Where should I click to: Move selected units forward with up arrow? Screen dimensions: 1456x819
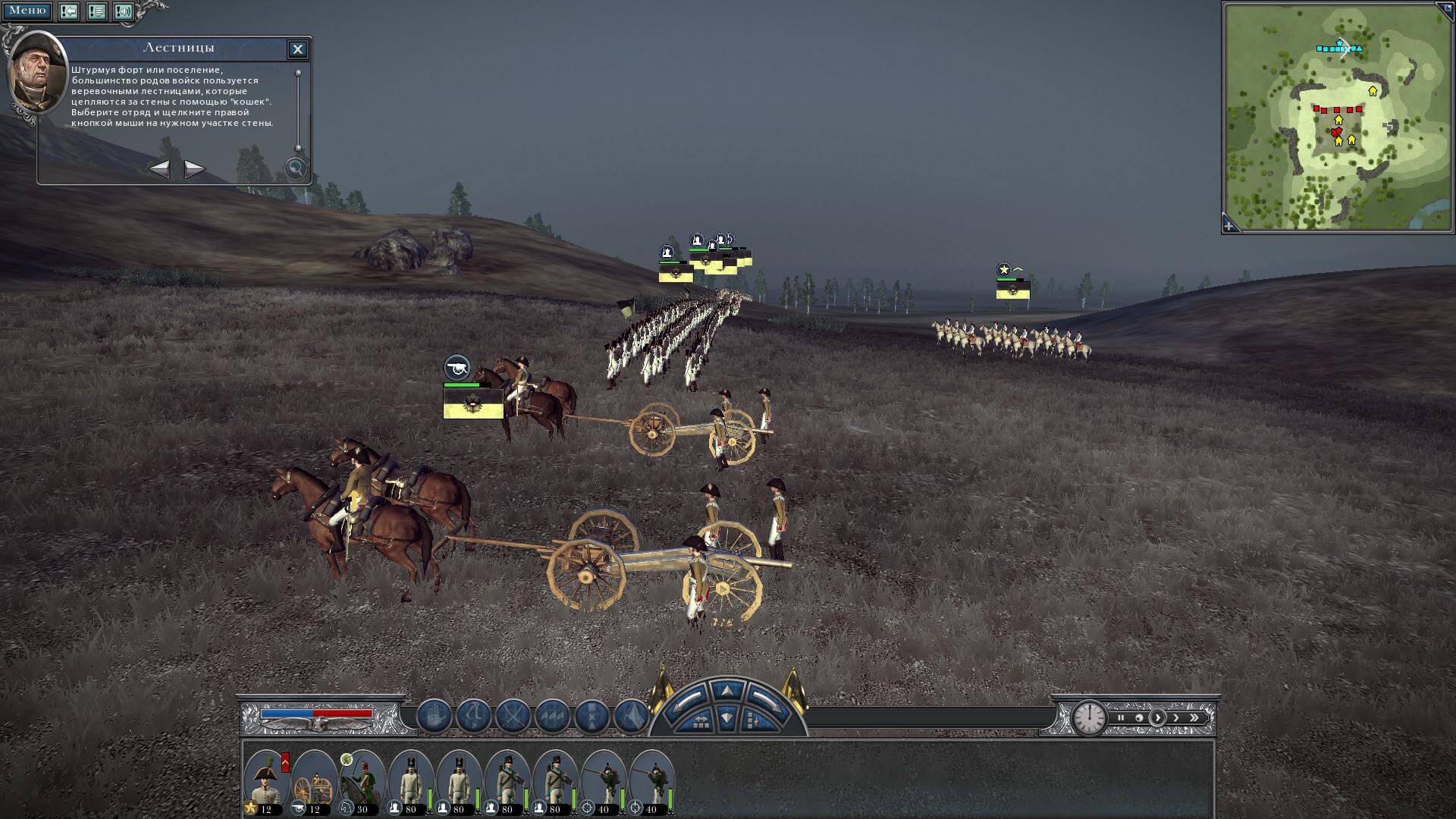726,690
